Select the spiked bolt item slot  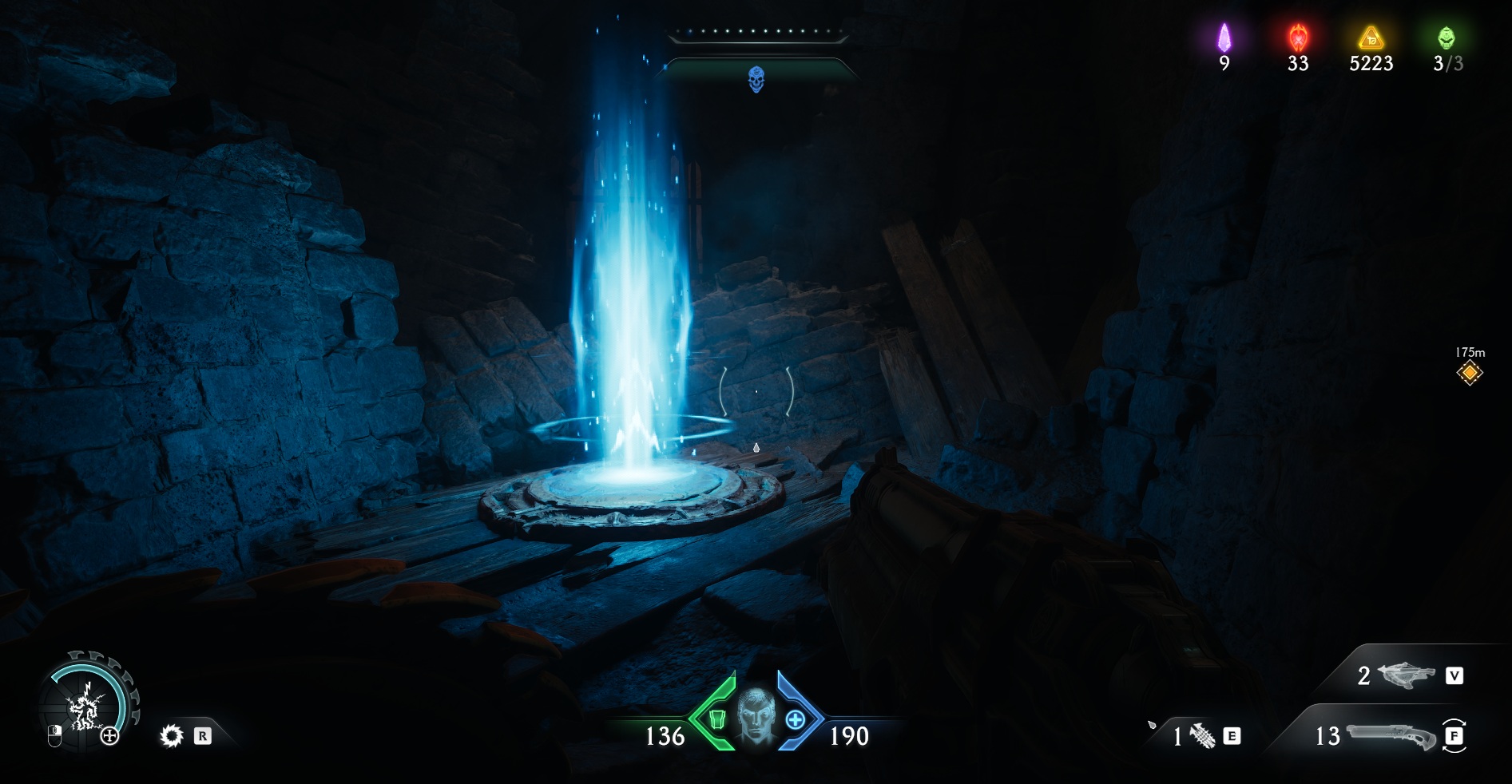[1202, 735]
